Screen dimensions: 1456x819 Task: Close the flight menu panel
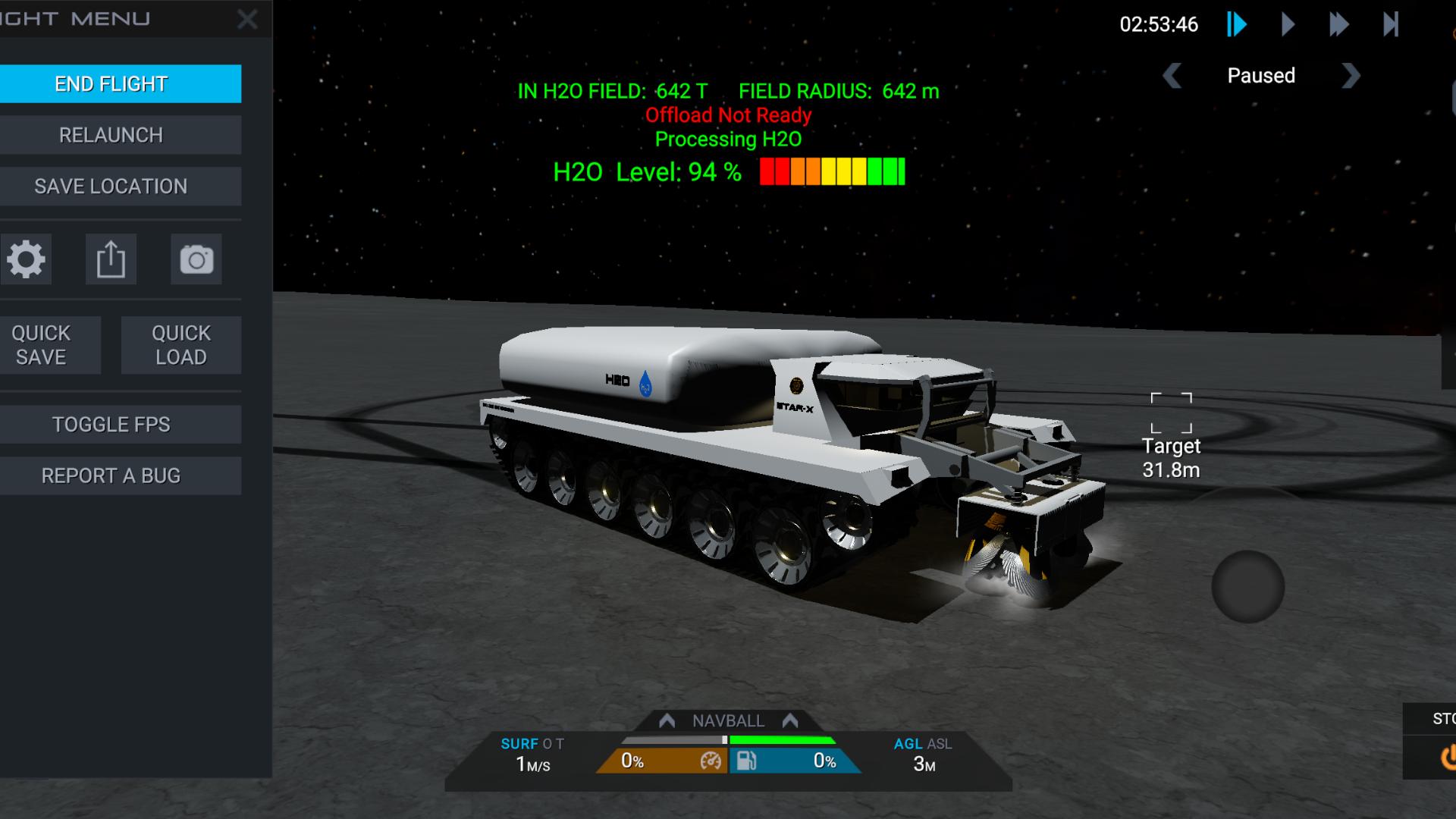(x=247, y=20)
